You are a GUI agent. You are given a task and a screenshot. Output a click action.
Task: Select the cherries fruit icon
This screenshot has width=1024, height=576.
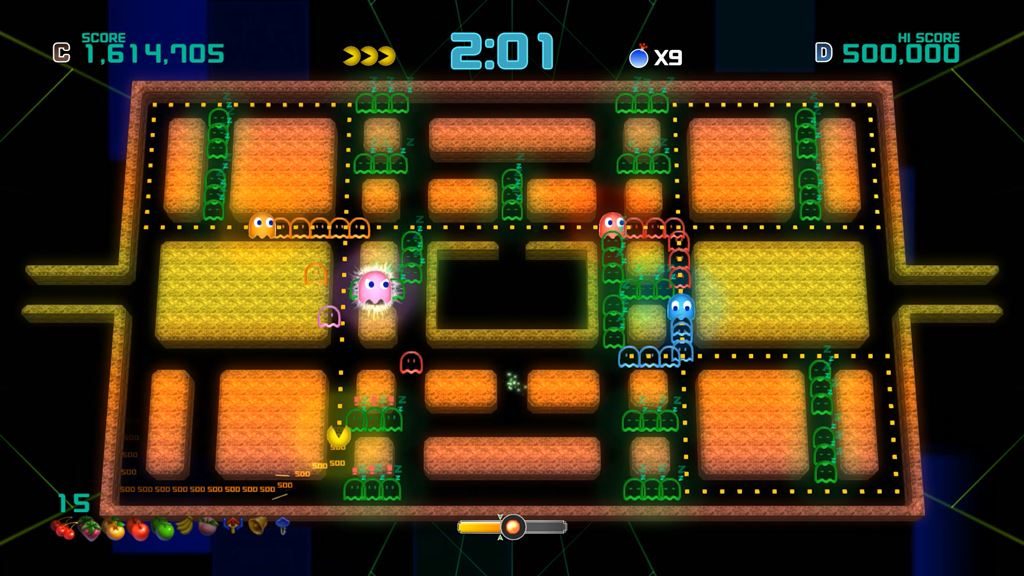pos(65,529)
